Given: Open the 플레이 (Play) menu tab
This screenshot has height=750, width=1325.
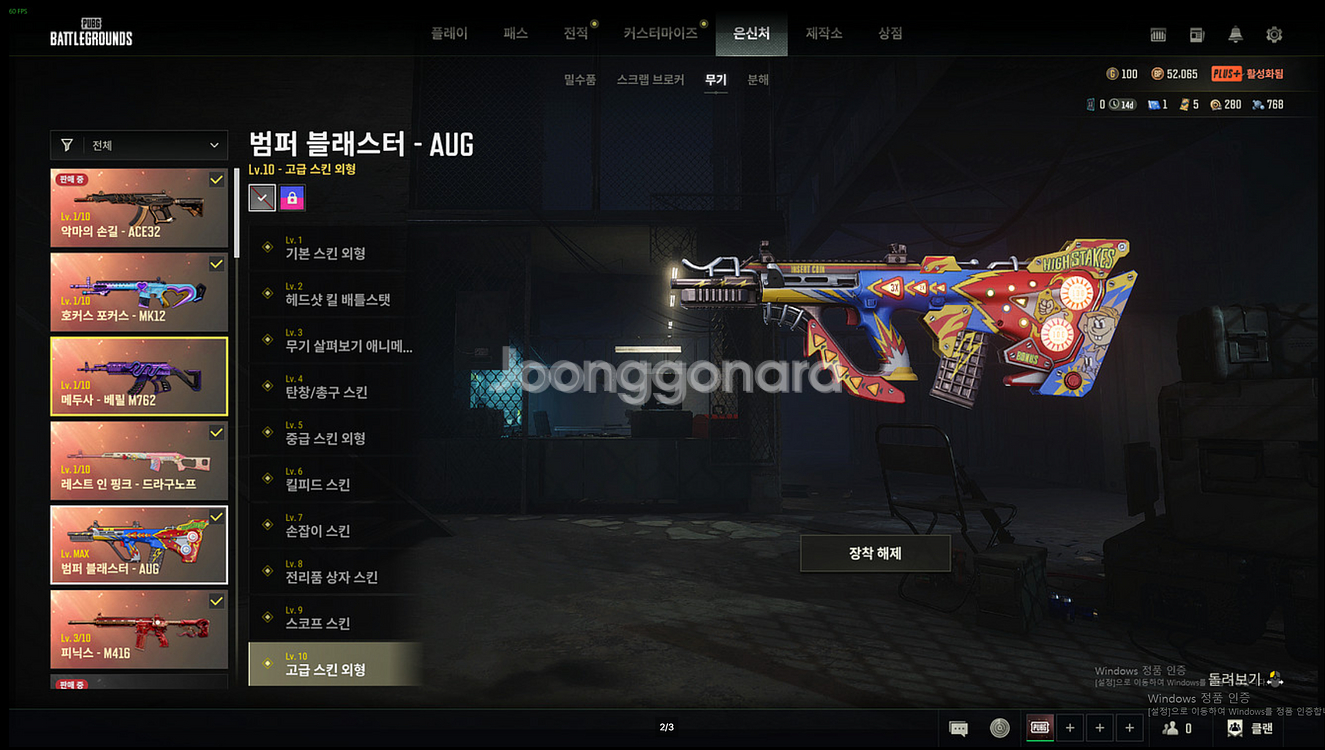Looking at the screenshot, I should 449,34.
